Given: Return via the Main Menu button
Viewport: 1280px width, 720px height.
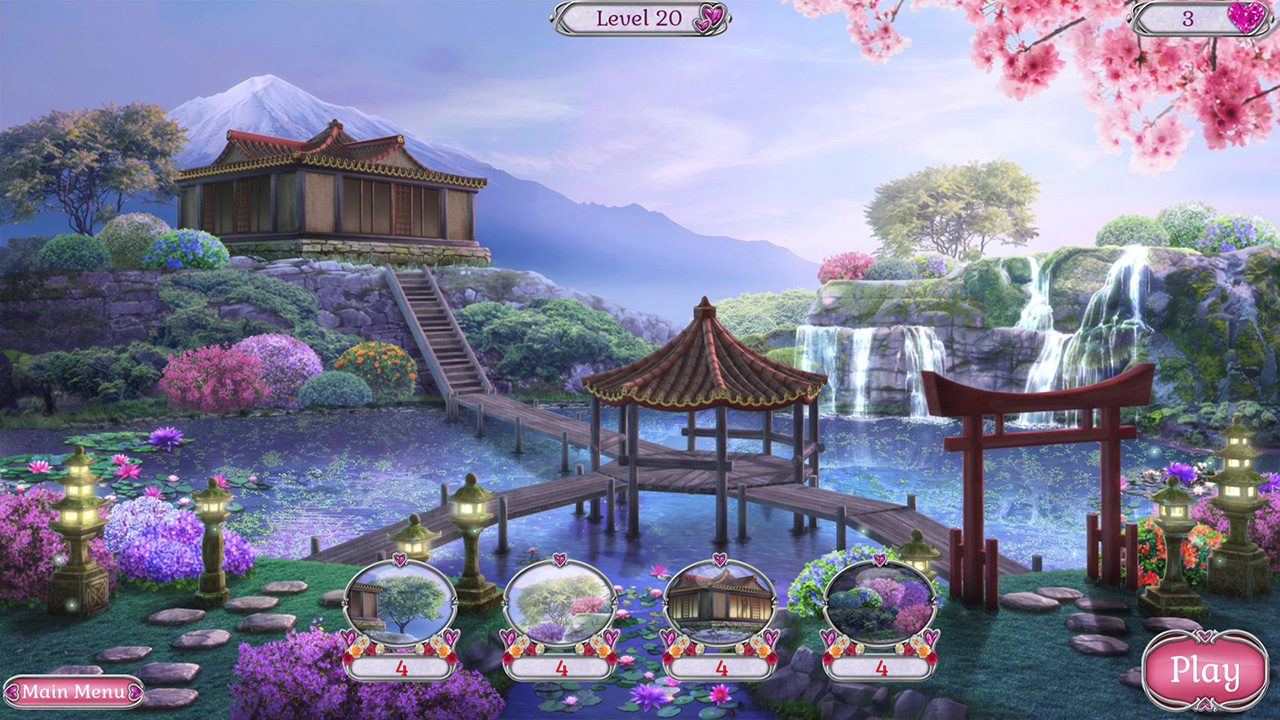Looking at the screenshot, I should point(75,692).
